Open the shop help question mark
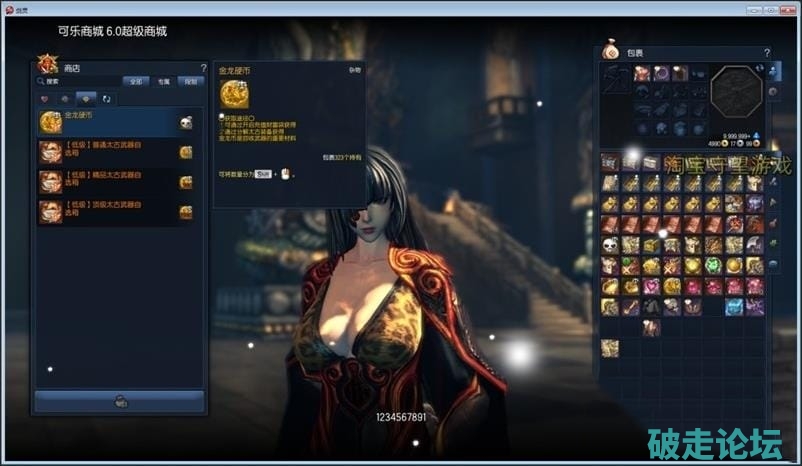 click(x=203, y=68)
